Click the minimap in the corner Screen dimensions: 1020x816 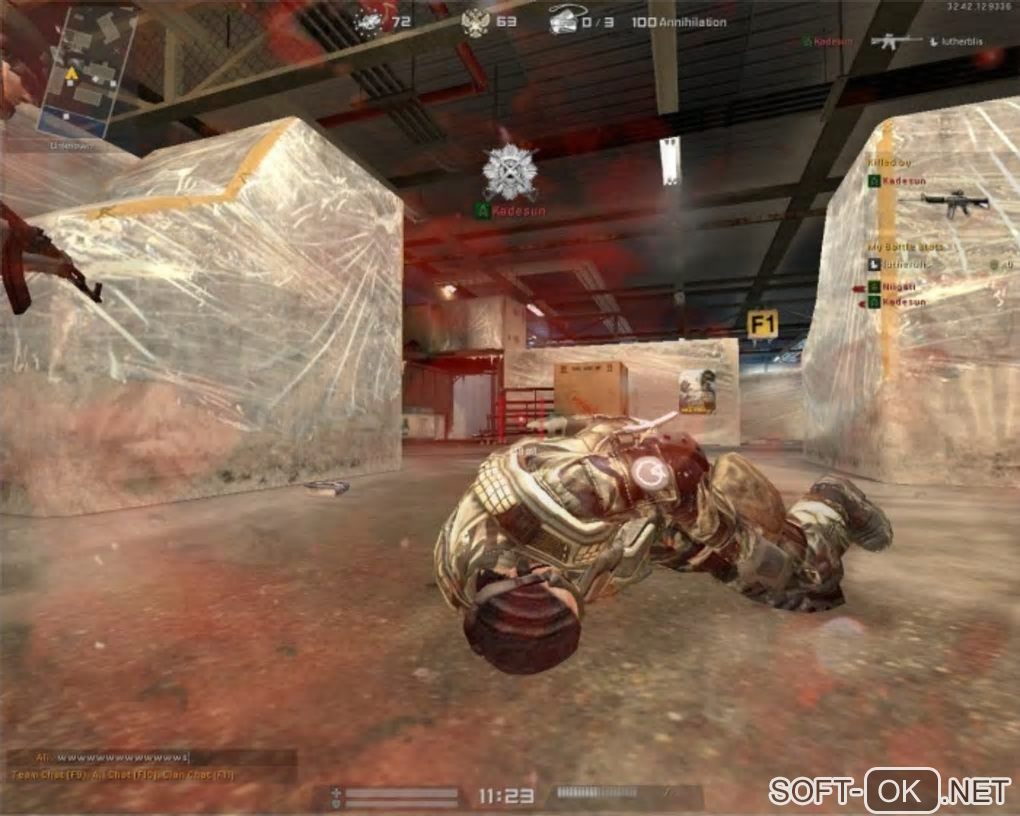(x=86, y=71)
